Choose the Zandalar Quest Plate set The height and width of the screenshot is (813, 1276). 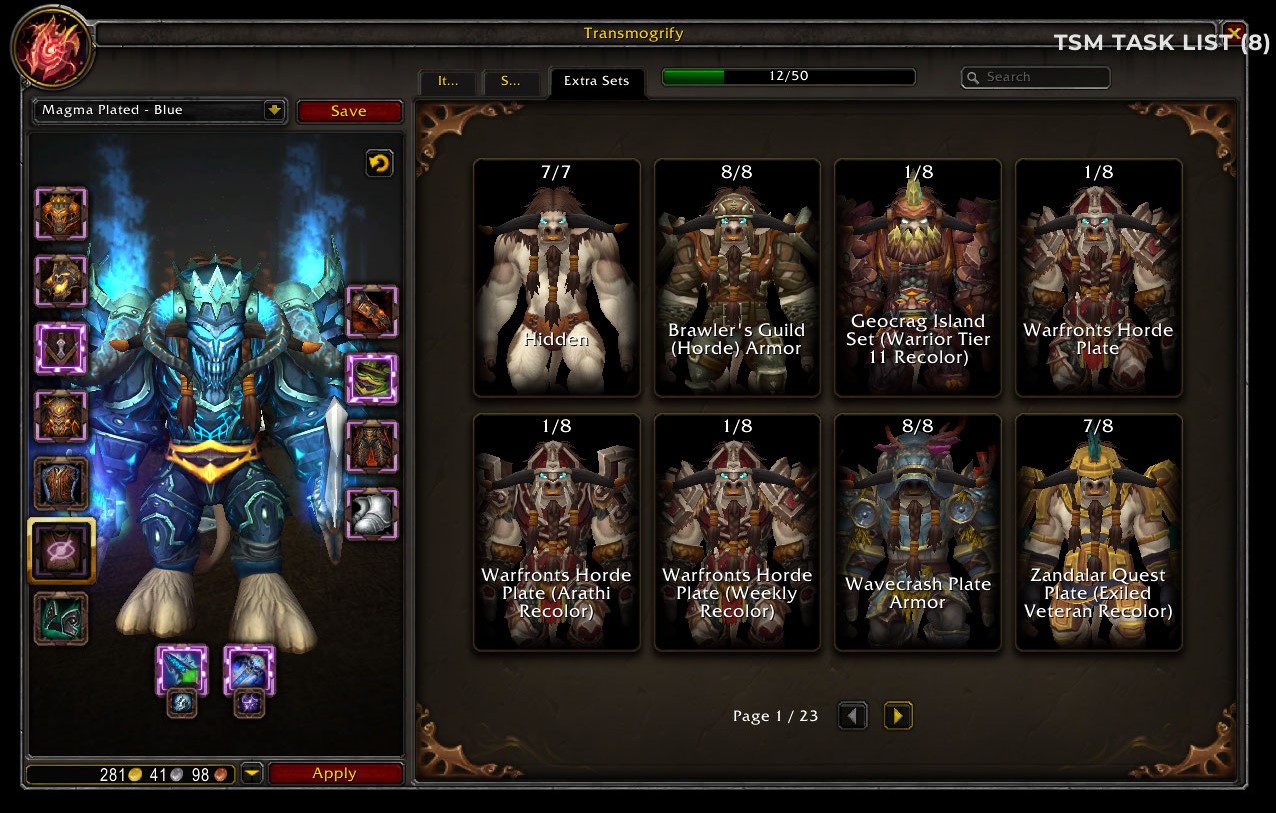click(1098, 532)
